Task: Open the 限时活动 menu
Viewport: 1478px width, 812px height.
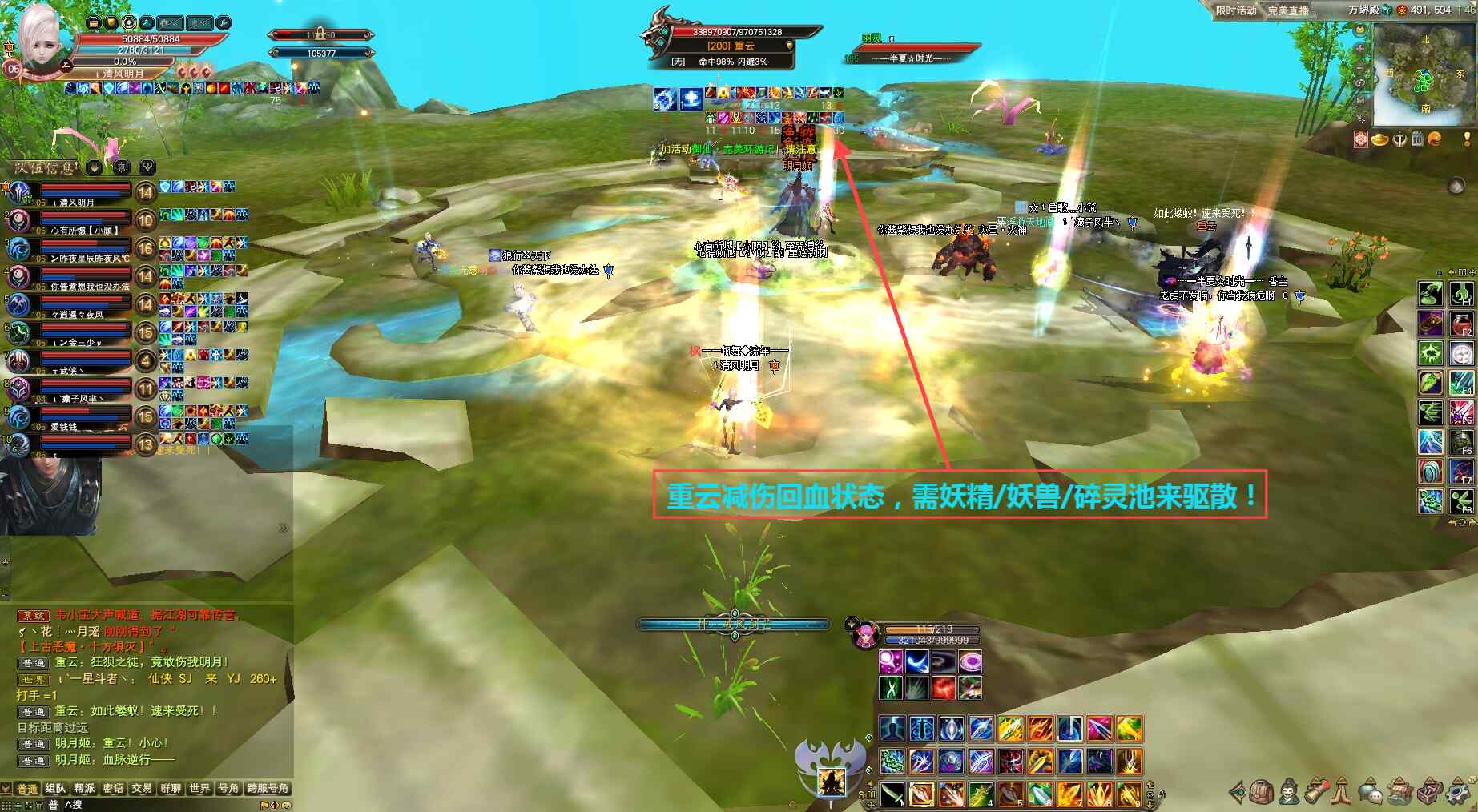Action: (1235, 10)
